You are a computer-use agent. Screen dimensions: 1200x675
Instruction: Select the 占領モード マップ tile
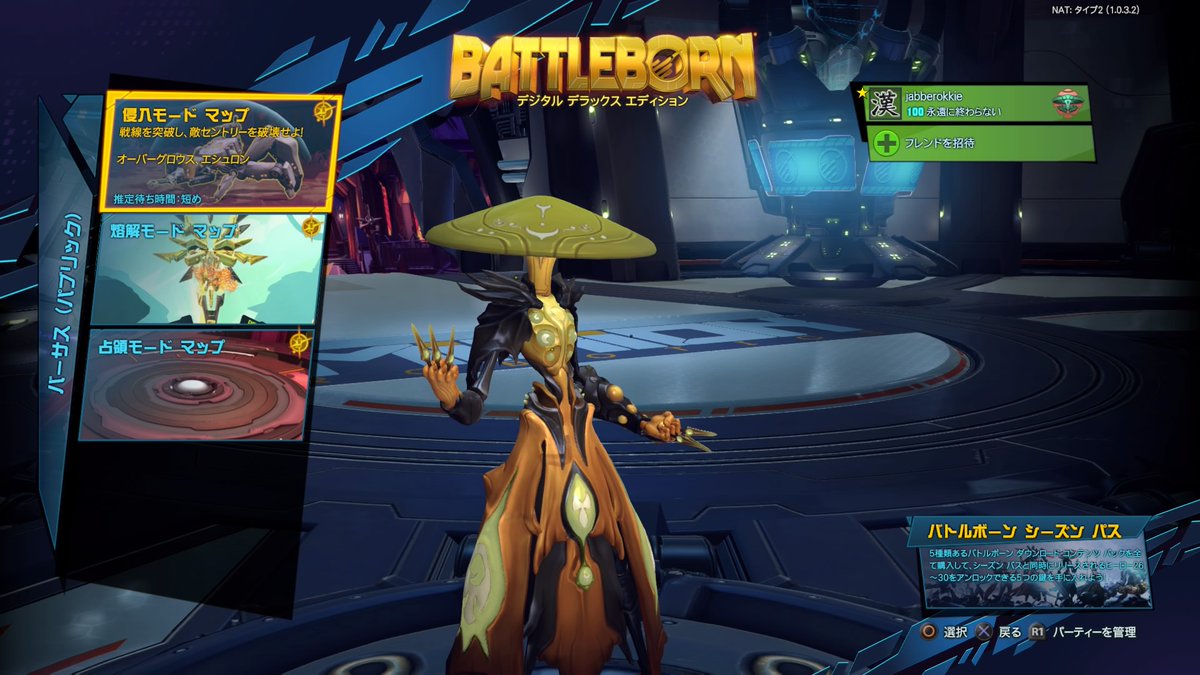click(x=194, y=386)
